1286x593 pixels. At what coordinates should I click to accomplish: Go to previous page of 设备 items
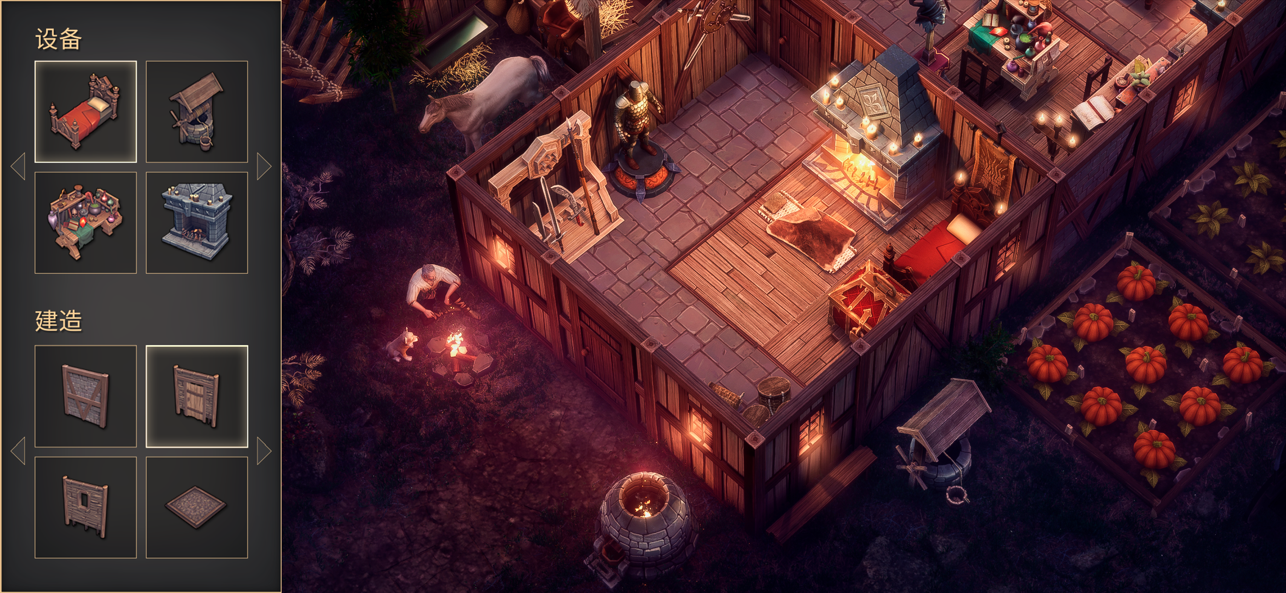point(18,166)
